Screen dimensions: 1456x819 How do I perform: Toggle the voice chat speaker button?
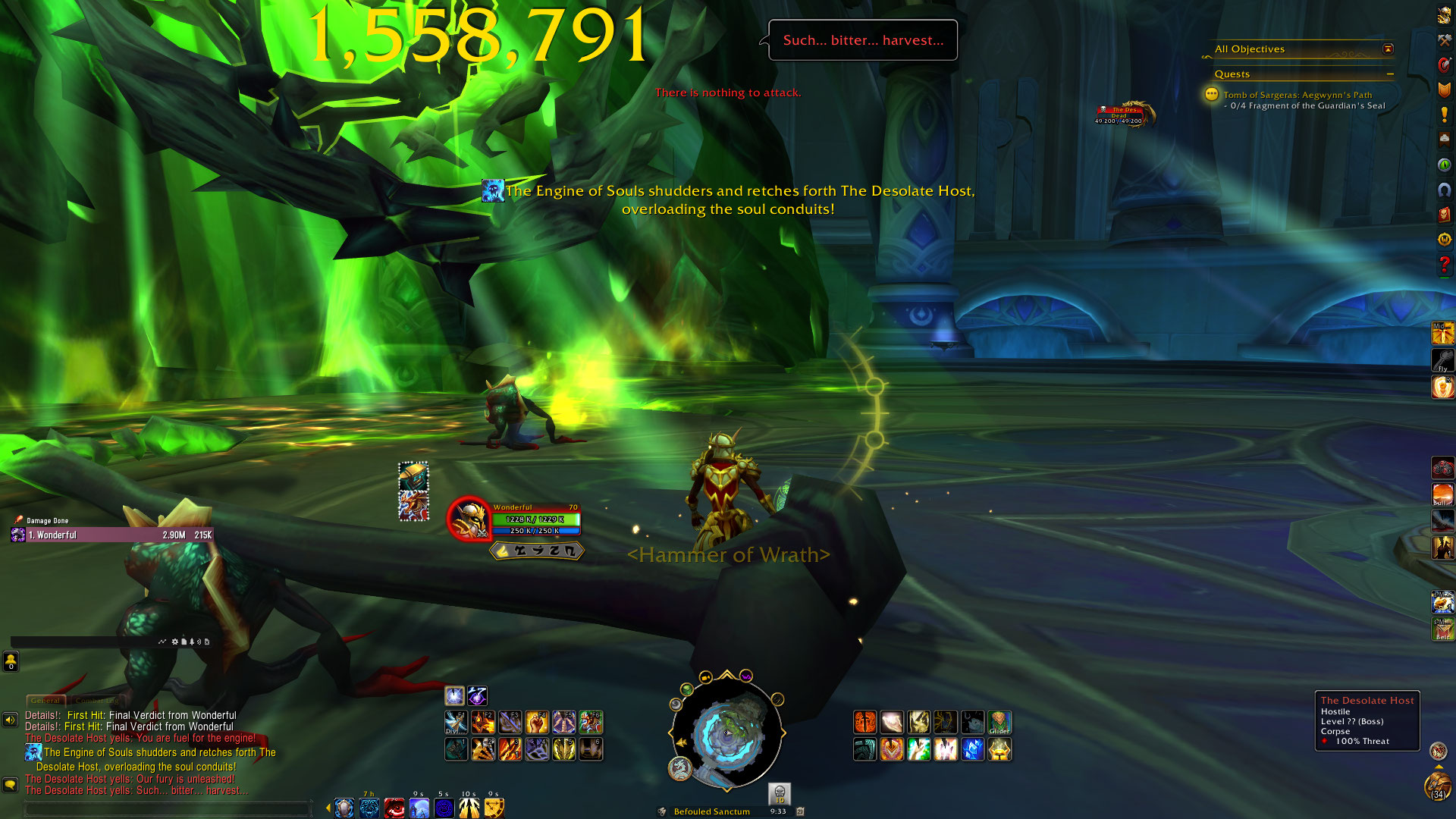pos(11,720)
